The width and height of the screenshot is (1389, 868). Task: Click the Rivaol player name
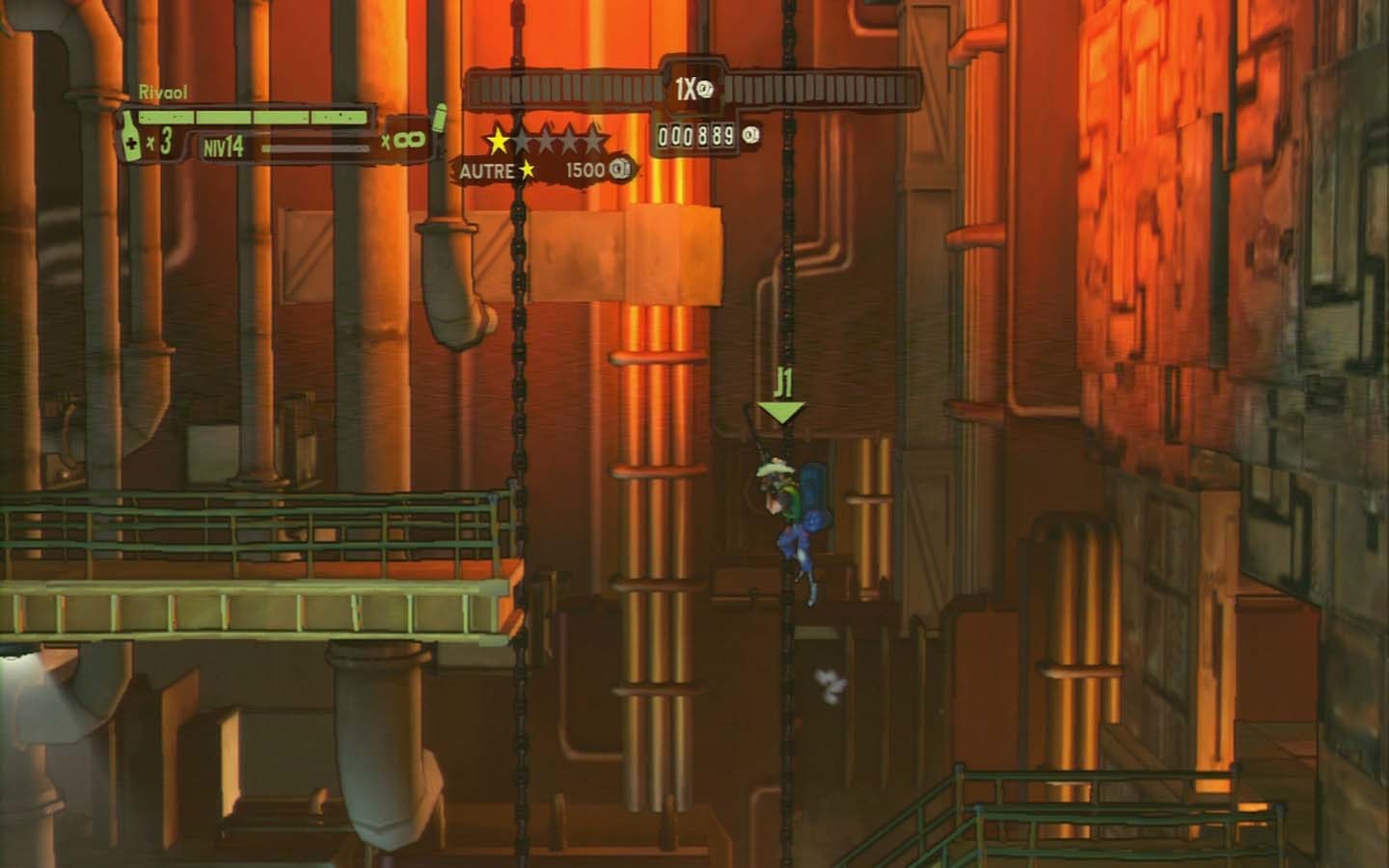163,93
